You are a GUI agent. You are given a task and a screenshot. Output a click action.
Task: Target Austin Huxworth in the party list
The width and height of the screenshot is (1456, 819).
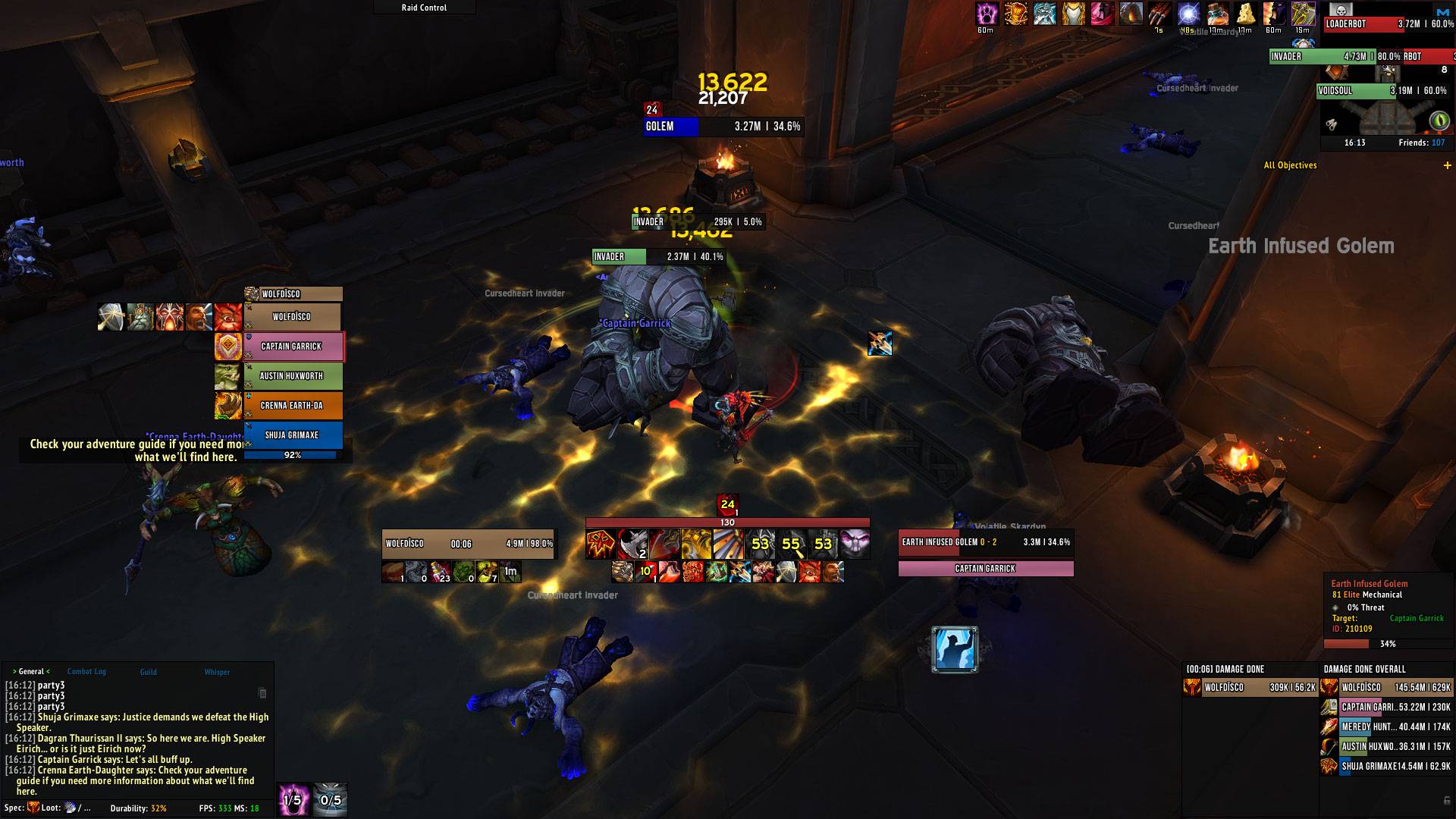[x=292, y=376]
